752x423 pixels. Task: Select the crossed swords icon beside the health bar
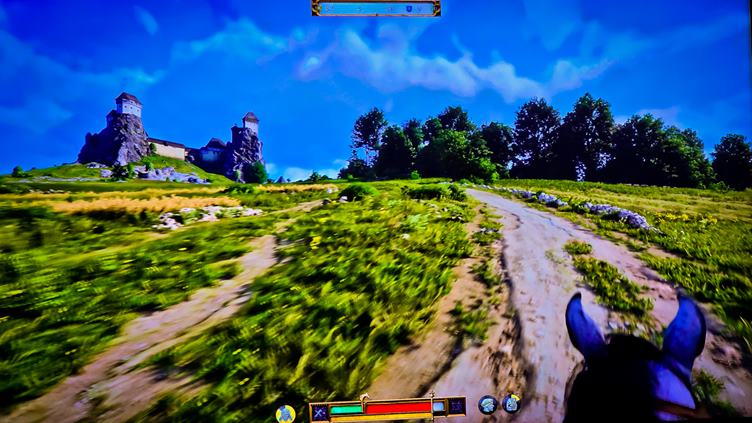pos(319,409)
